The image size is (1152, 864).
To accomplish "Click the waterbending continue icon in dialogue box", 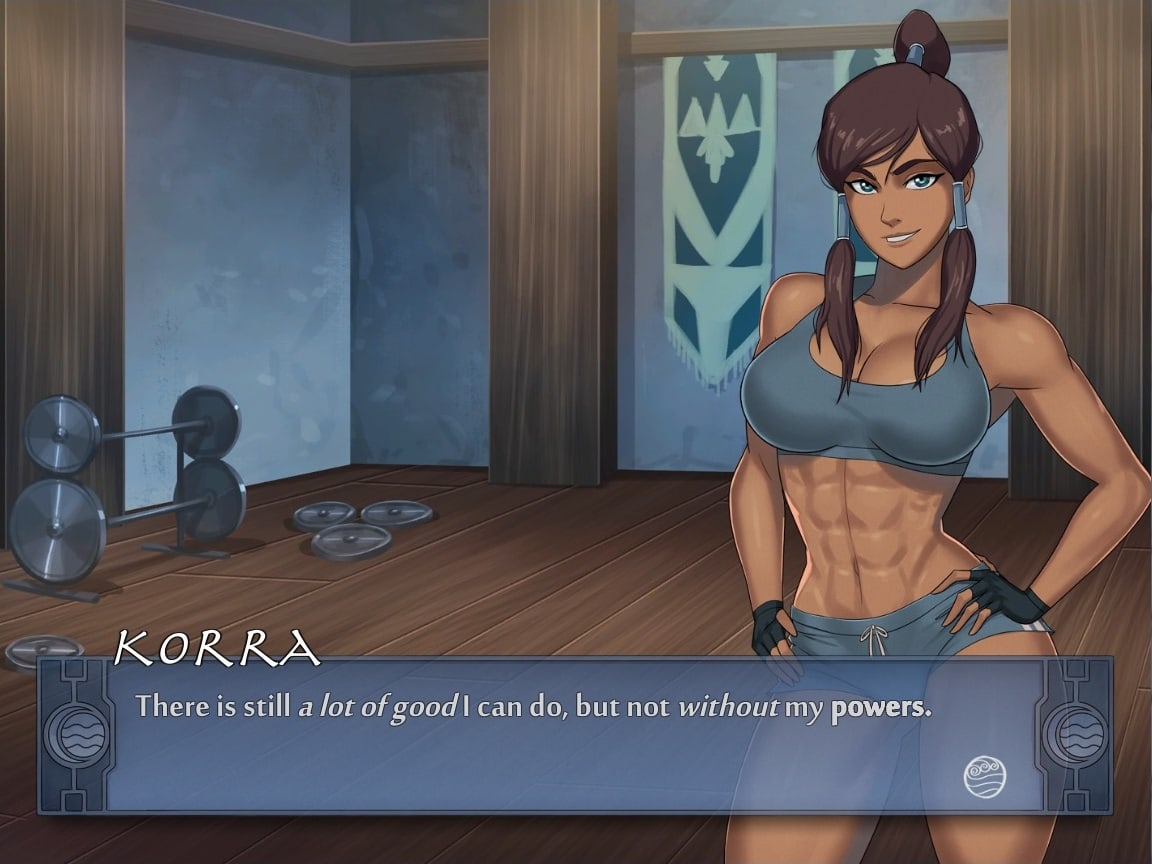I will pos(984,776).
